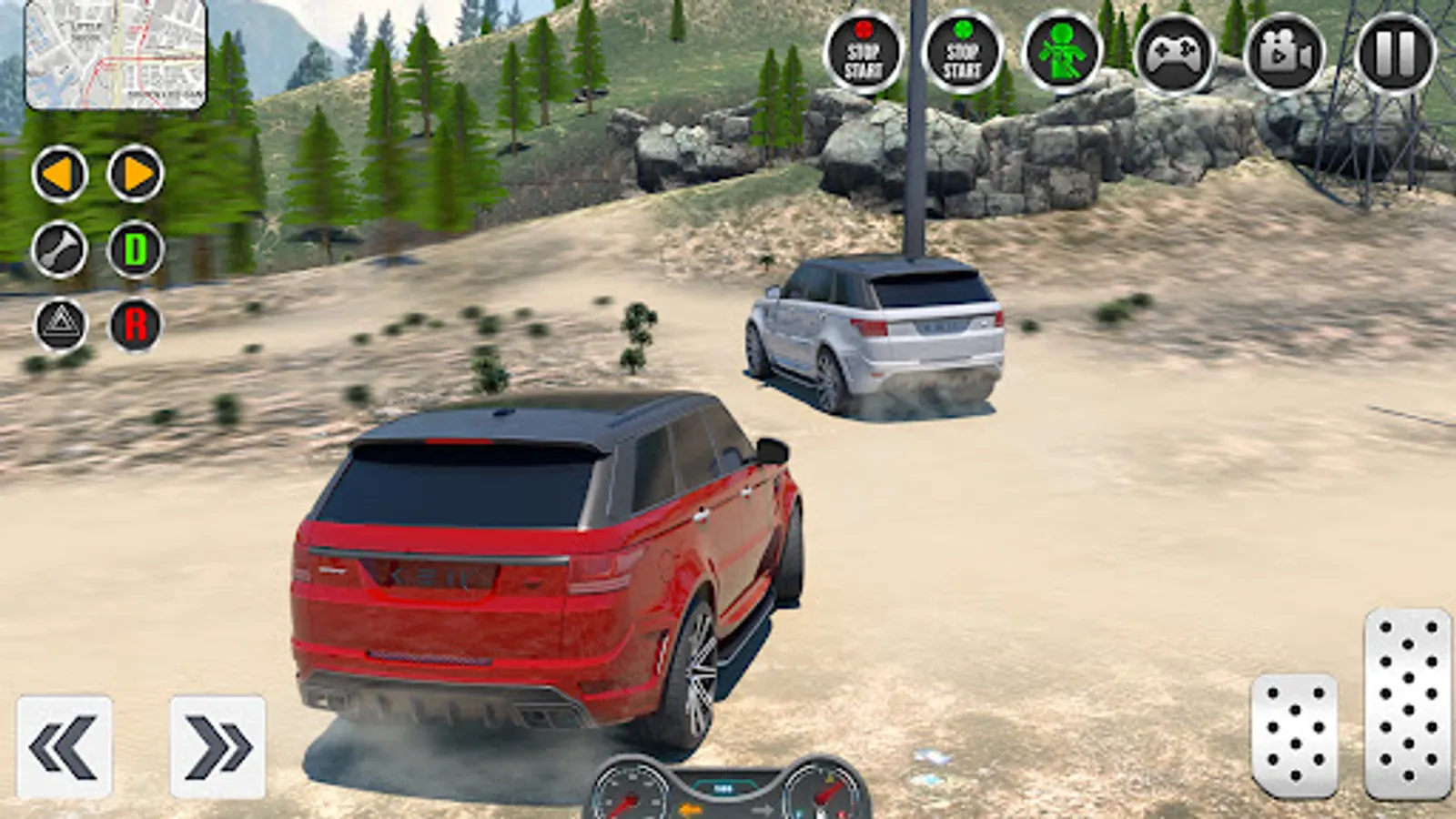
Task: Tap the green-dot STOP START button
Action: (962, 53)
